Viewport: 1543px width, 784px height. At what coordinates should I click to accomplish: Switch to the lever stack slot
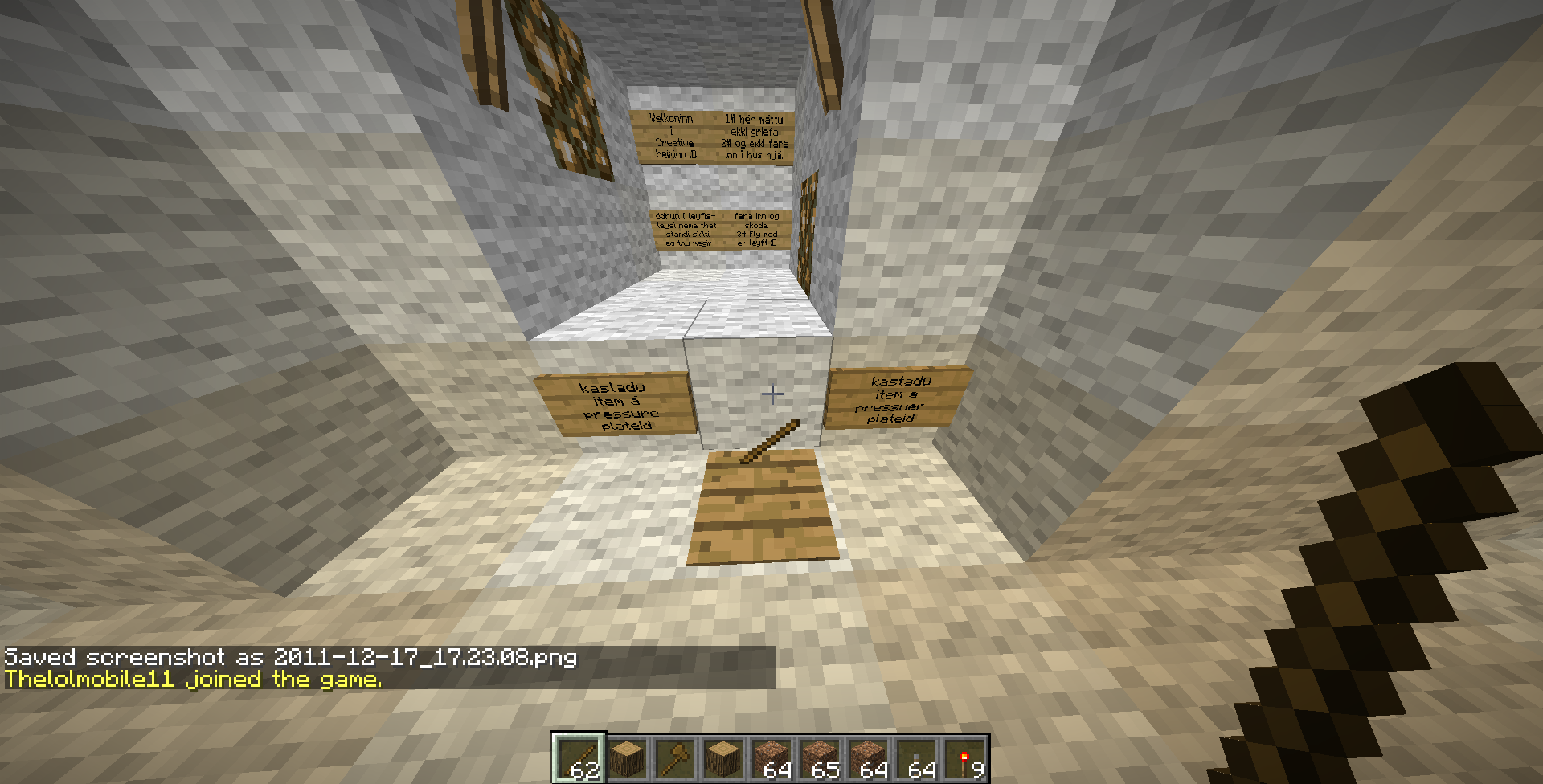(x=915, y=759)
